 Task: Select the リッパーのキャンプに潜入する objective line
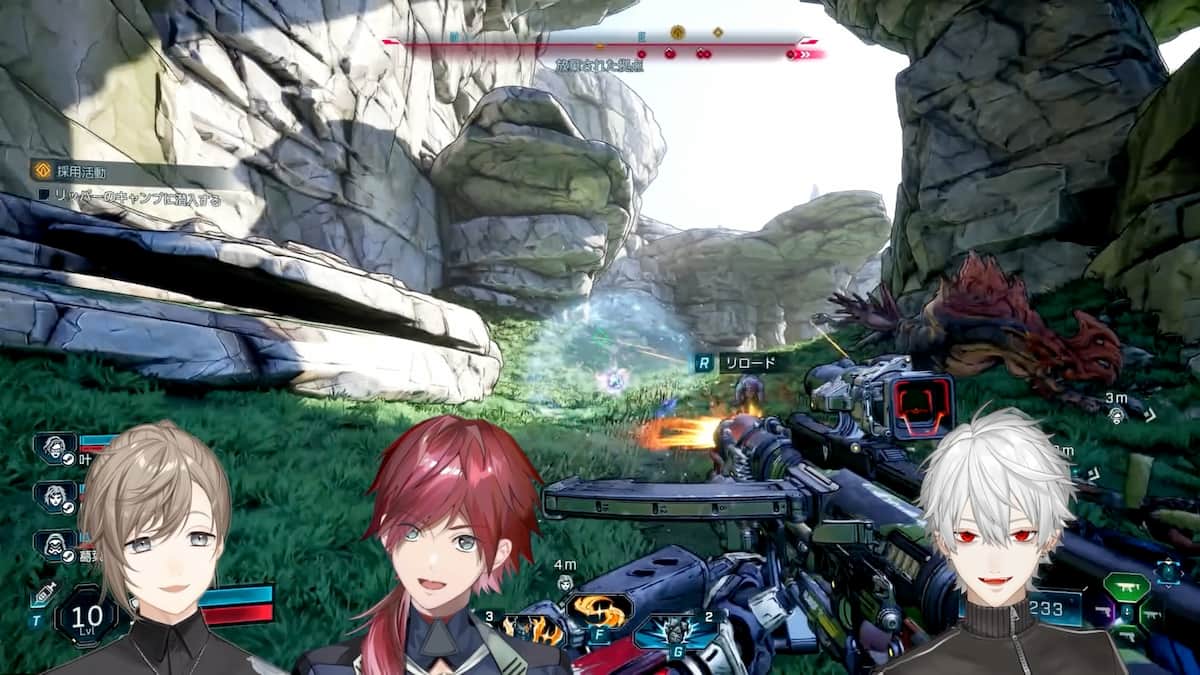[x=132, y=199]
